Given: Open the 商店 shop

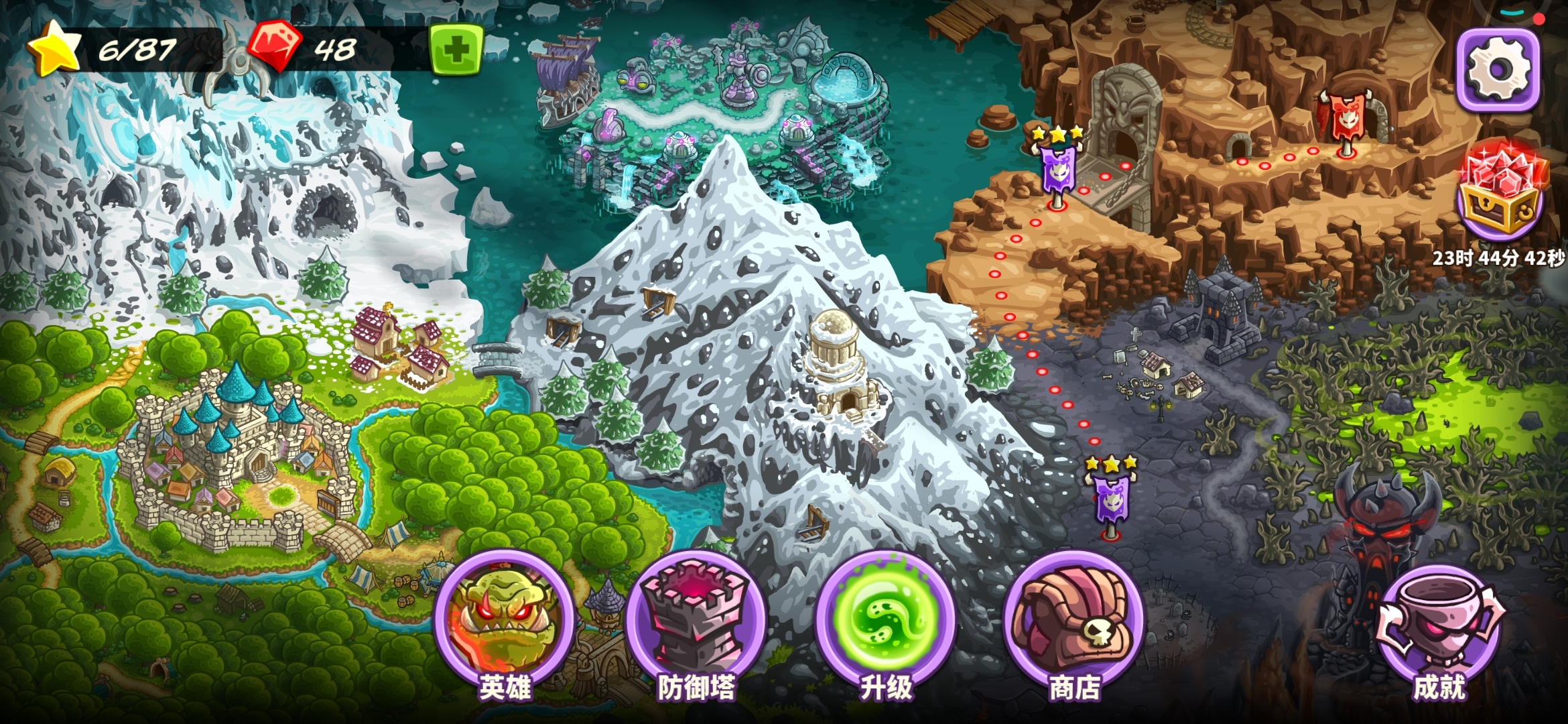Looking at the screenshot, I should click(1074, 620).
